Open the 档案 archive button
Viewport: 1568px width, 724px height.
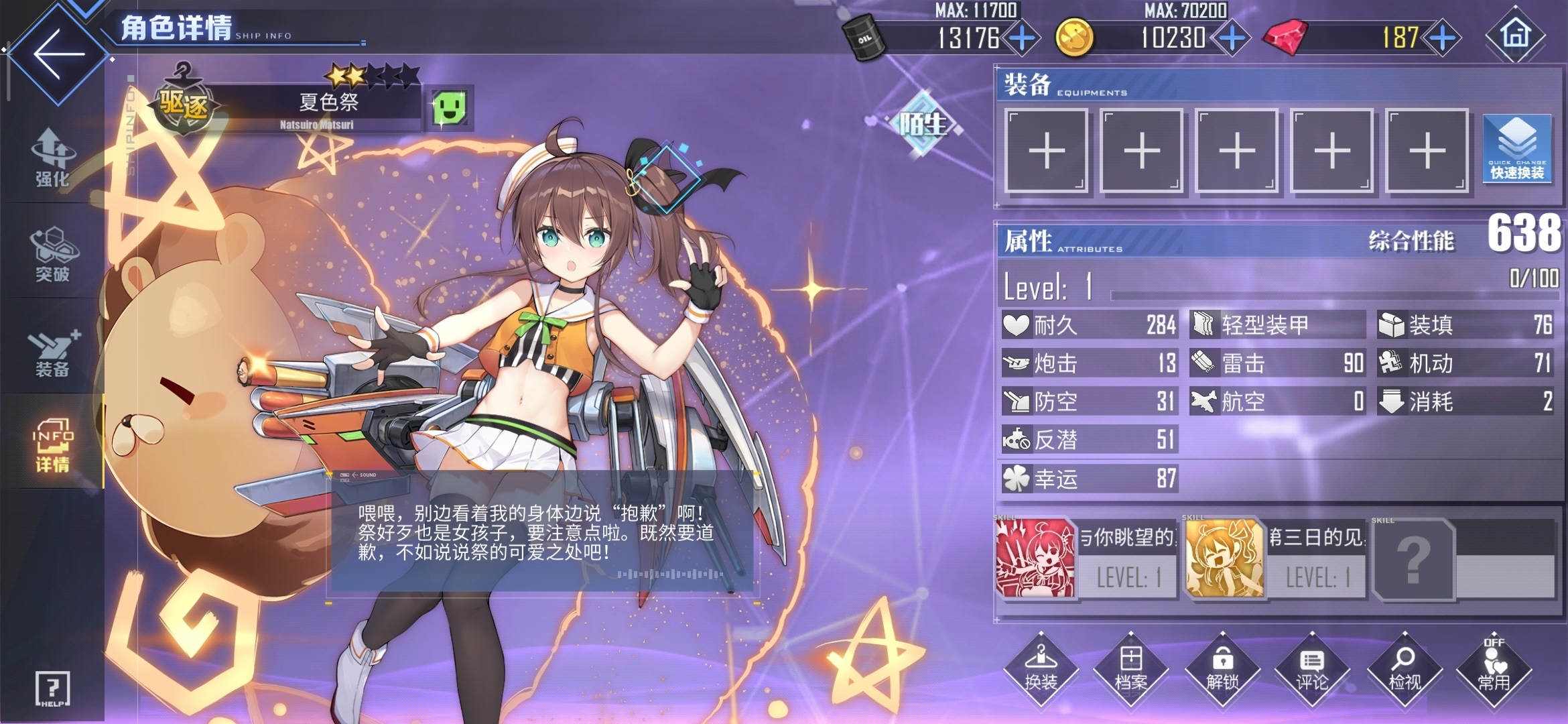(1131, 669)
